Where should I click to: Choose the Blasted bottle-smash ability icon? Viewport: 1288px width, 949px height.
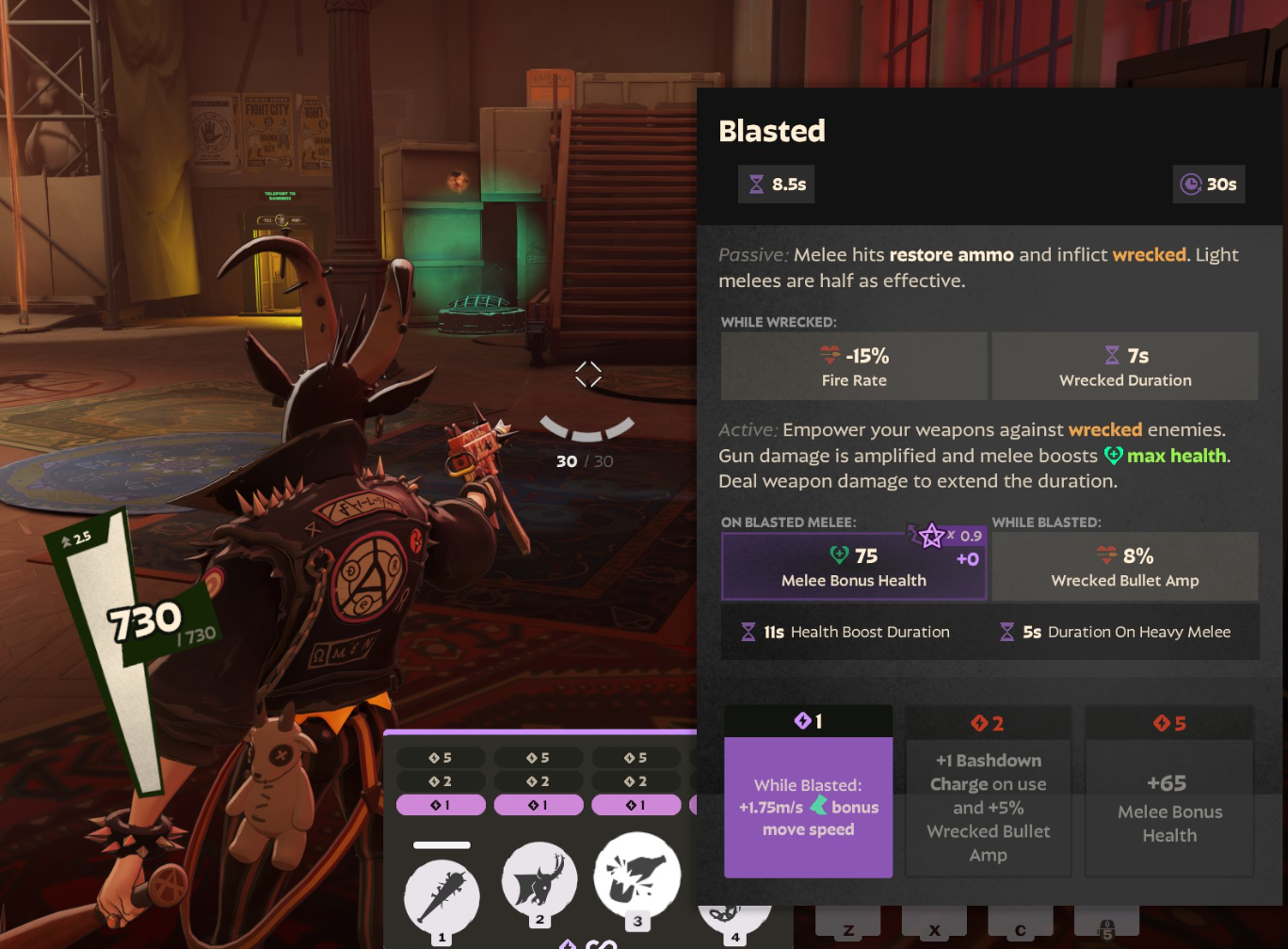pyautogui.click(x=637, y=876)
